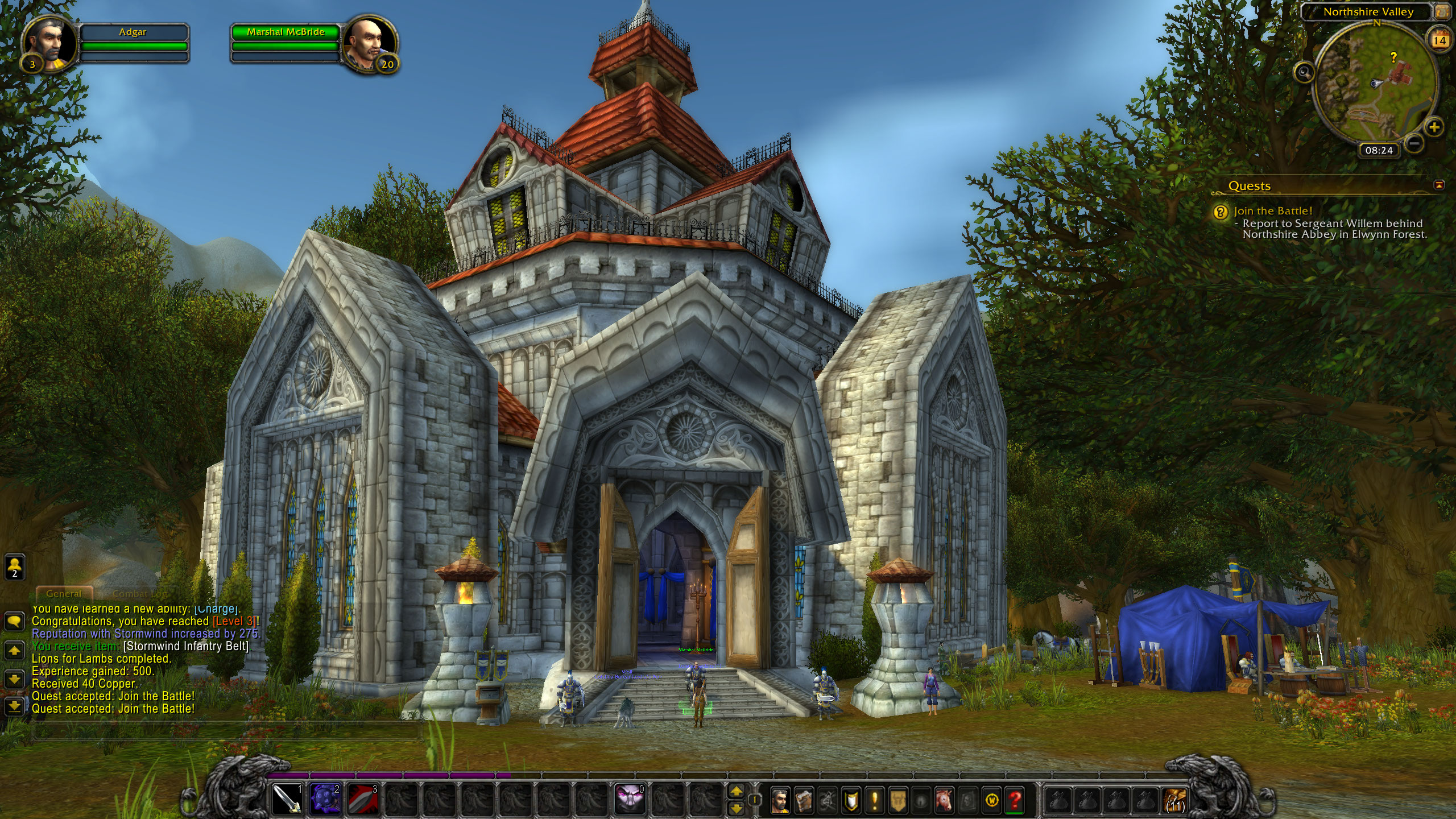
Task: Use the purple spiked mace ability
Action: [x=325, y=799]
